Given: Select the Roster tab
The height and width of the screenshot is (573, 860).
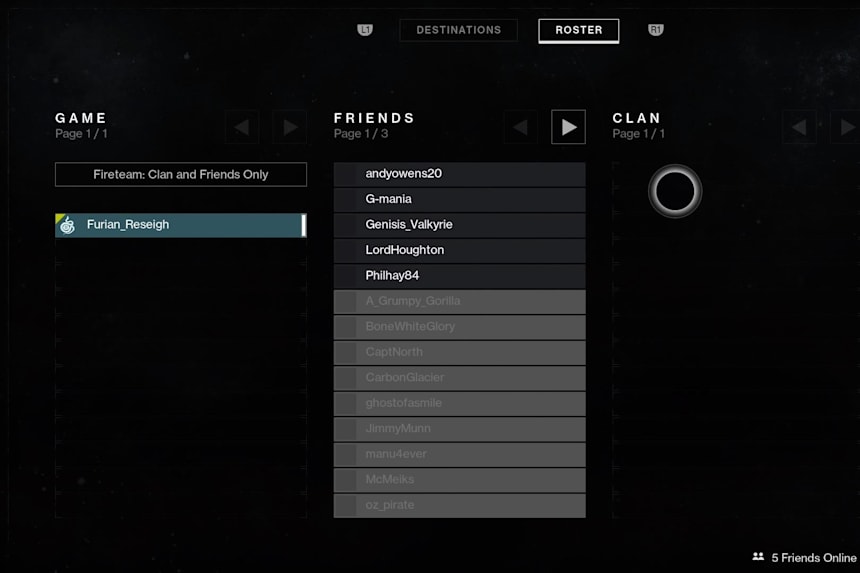Looking at the screenshot, I should 578,30.
